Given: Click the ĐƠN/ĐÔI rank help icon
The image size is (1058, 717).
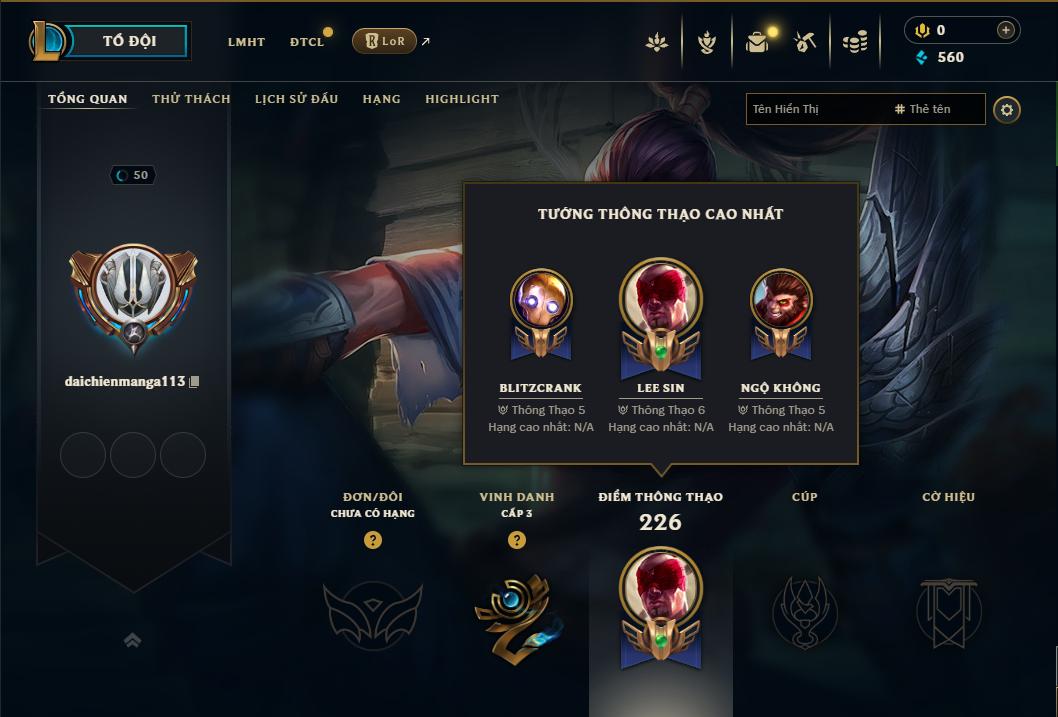Looking at the screenshot, I should 373,540.
